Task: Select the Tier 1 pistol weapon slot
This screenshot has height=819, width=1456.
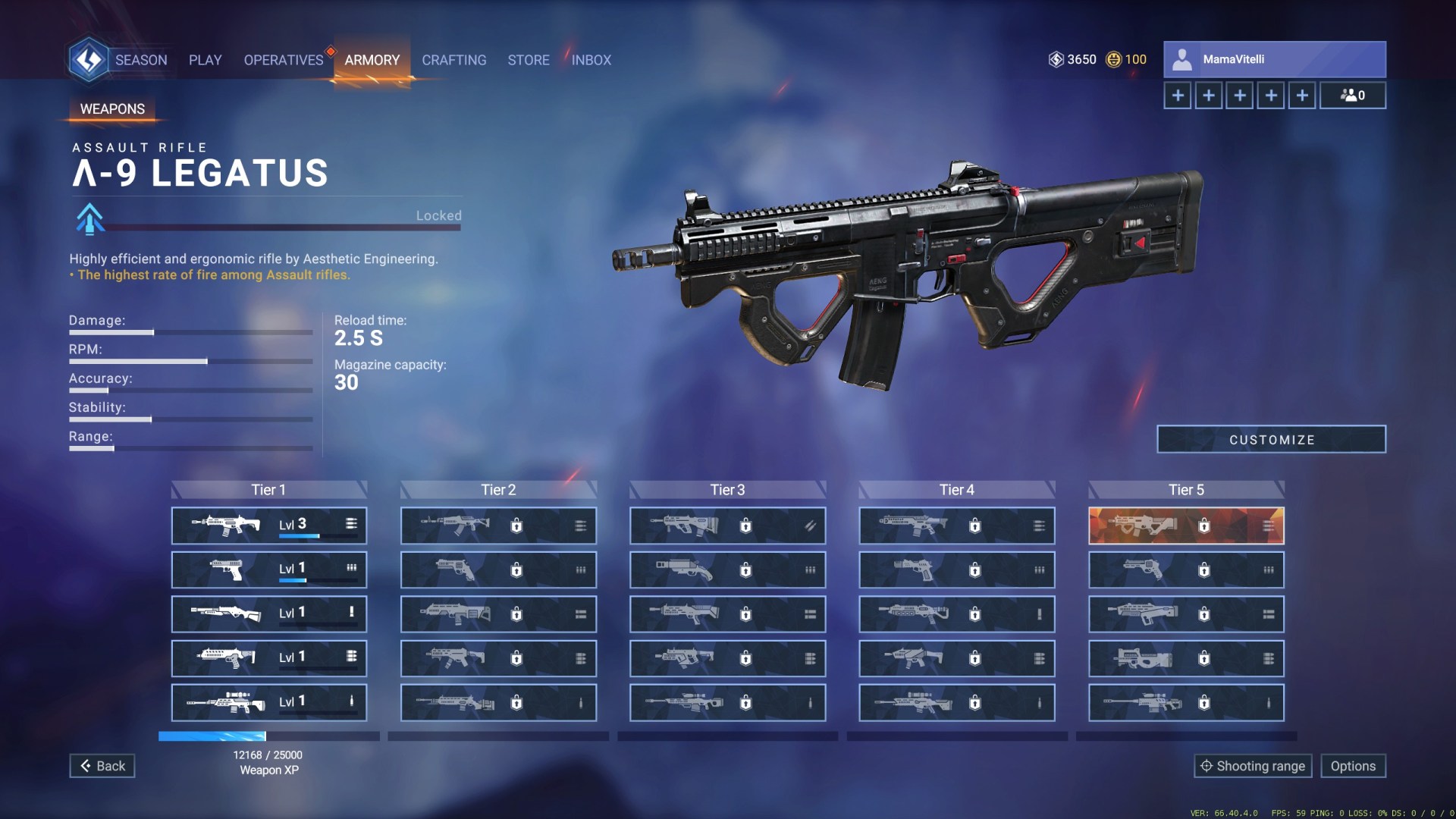Action: (x=269, y=570)
